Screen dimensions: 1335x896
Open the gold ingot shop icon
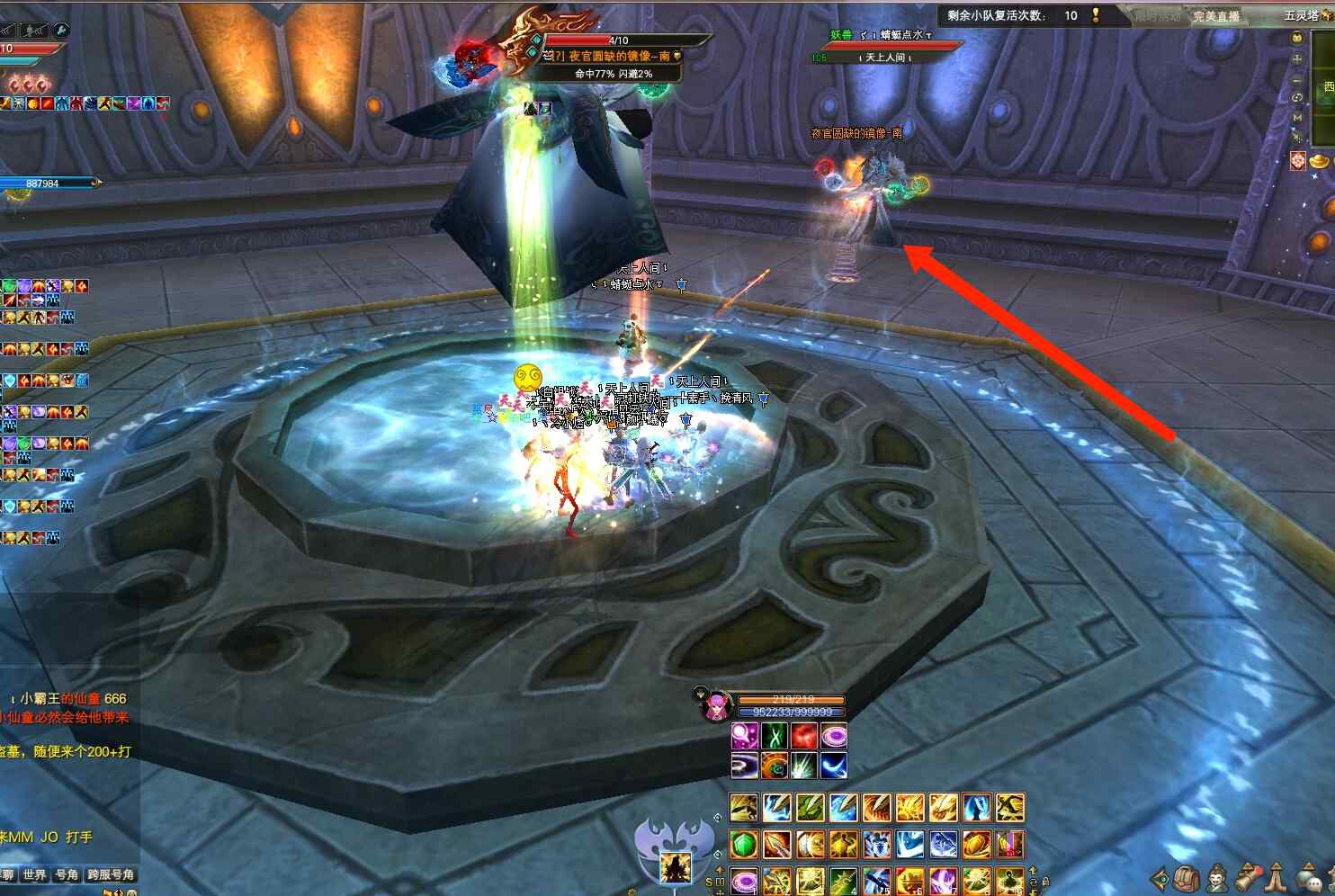(1320, 161)
